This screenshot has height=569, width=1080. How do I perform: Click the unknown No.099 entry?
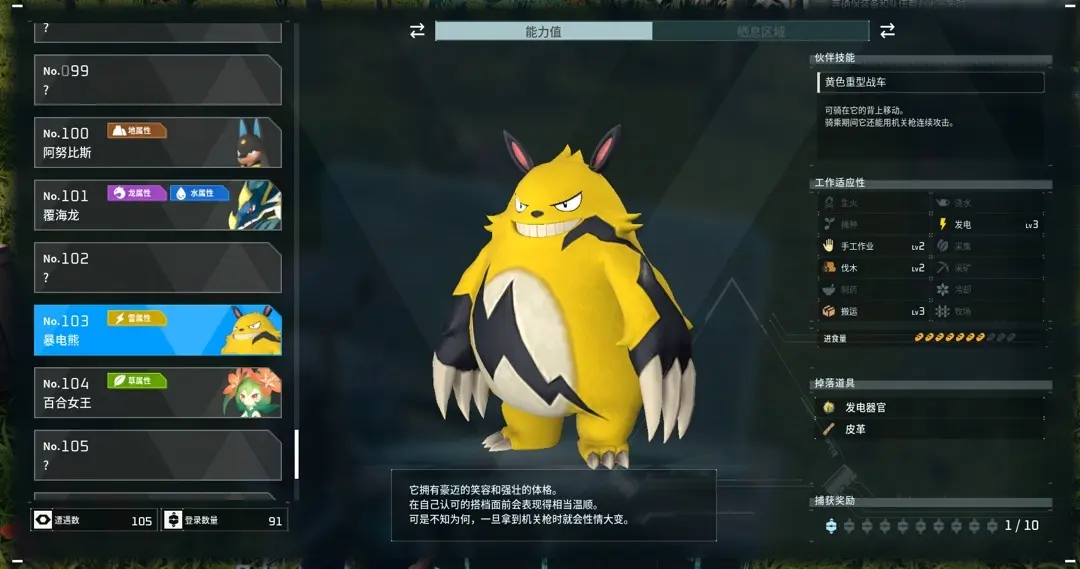pyautogui.click(x=157, y=80)
